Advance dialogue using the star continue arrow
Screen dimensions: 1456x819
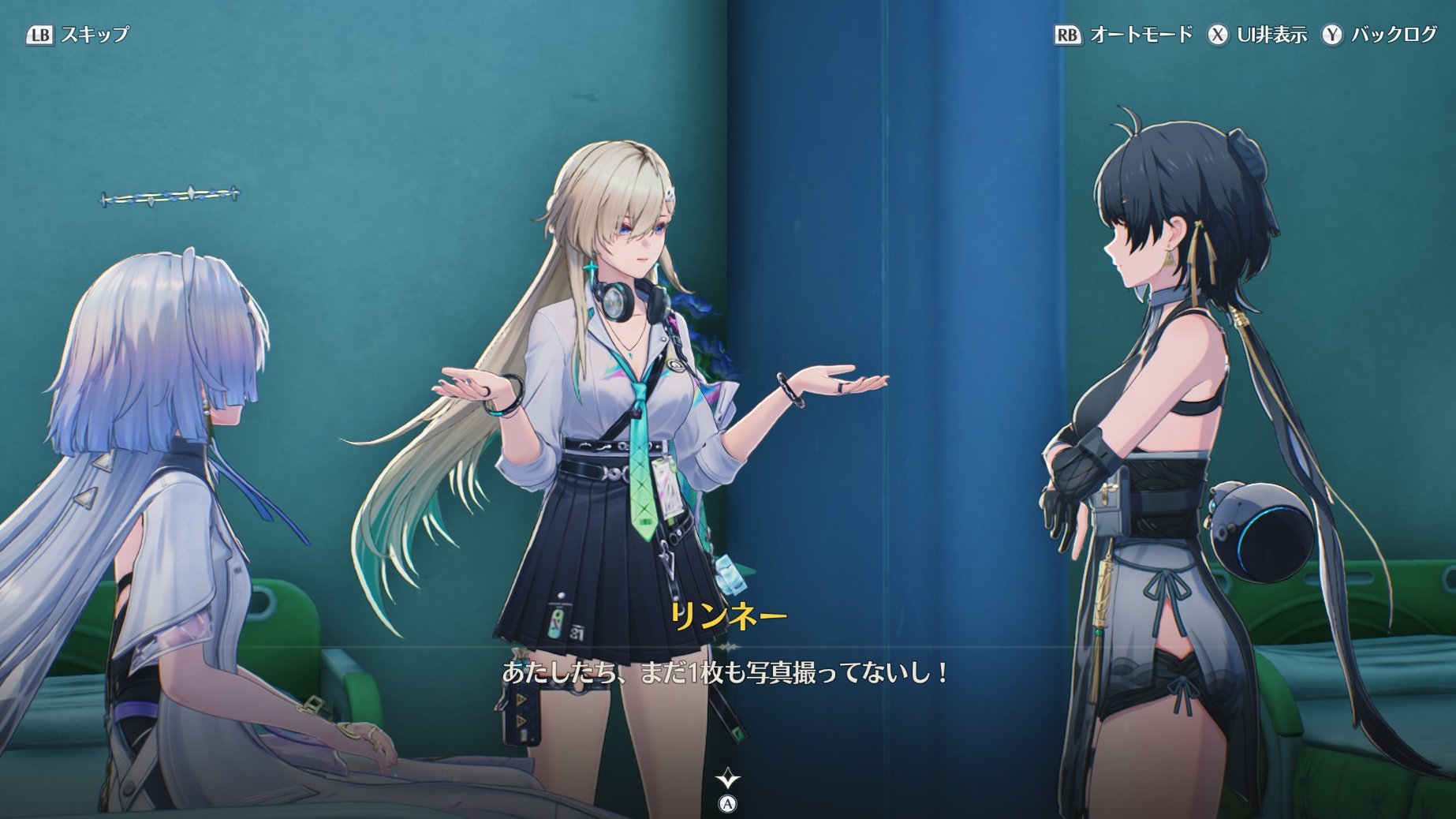[727, 780]
